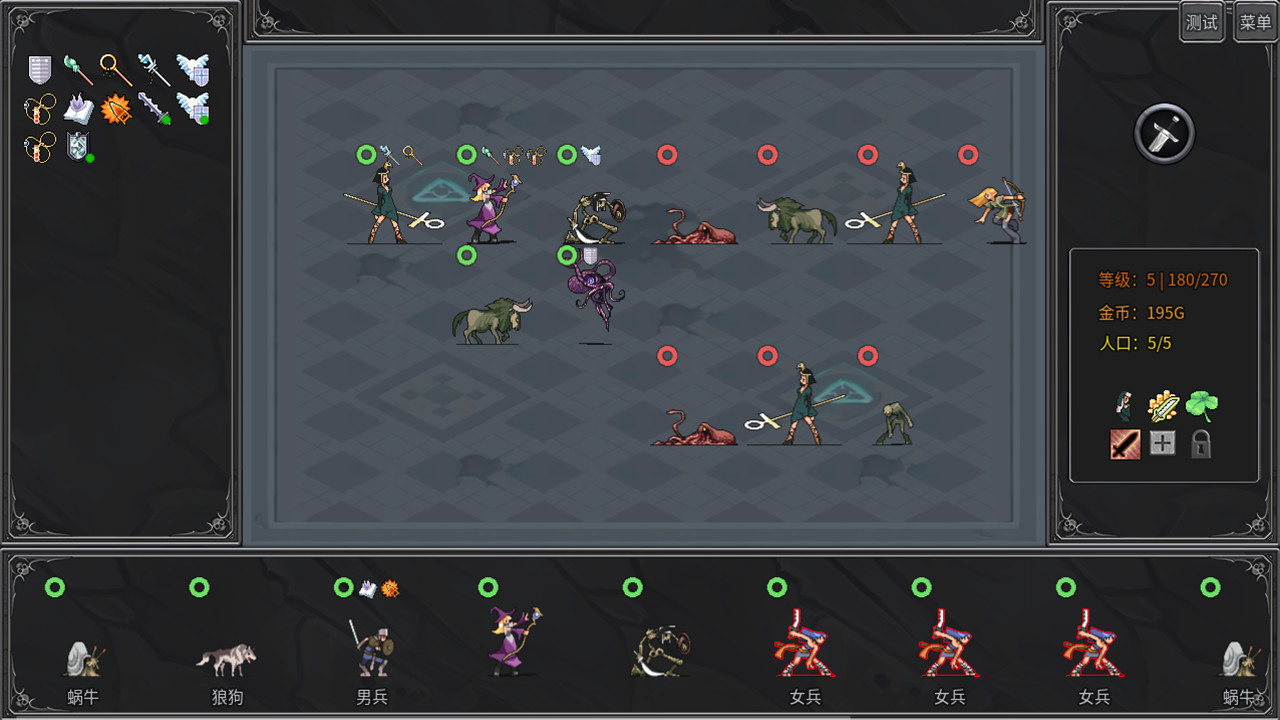Open the spellbook item in inventory
Viewport: 1280px width, 720px height.
[x=76, y=110]
